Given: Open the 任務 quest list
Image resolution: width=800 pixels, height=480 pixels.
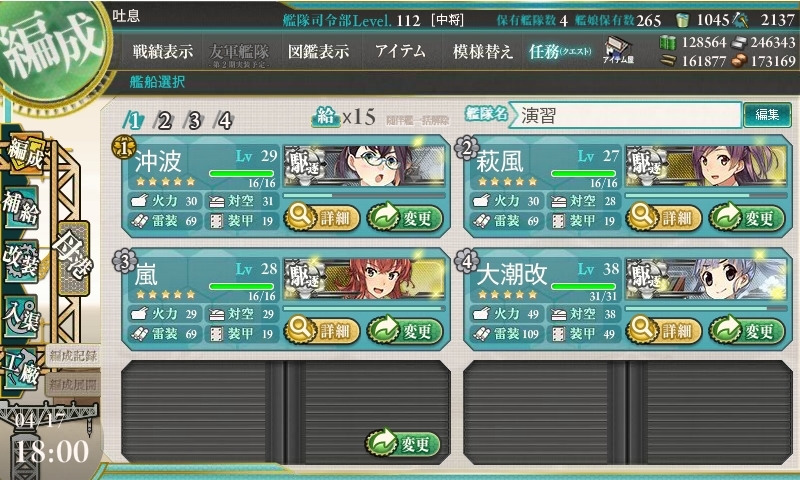Looking at the screenshot, I should 560,52.
